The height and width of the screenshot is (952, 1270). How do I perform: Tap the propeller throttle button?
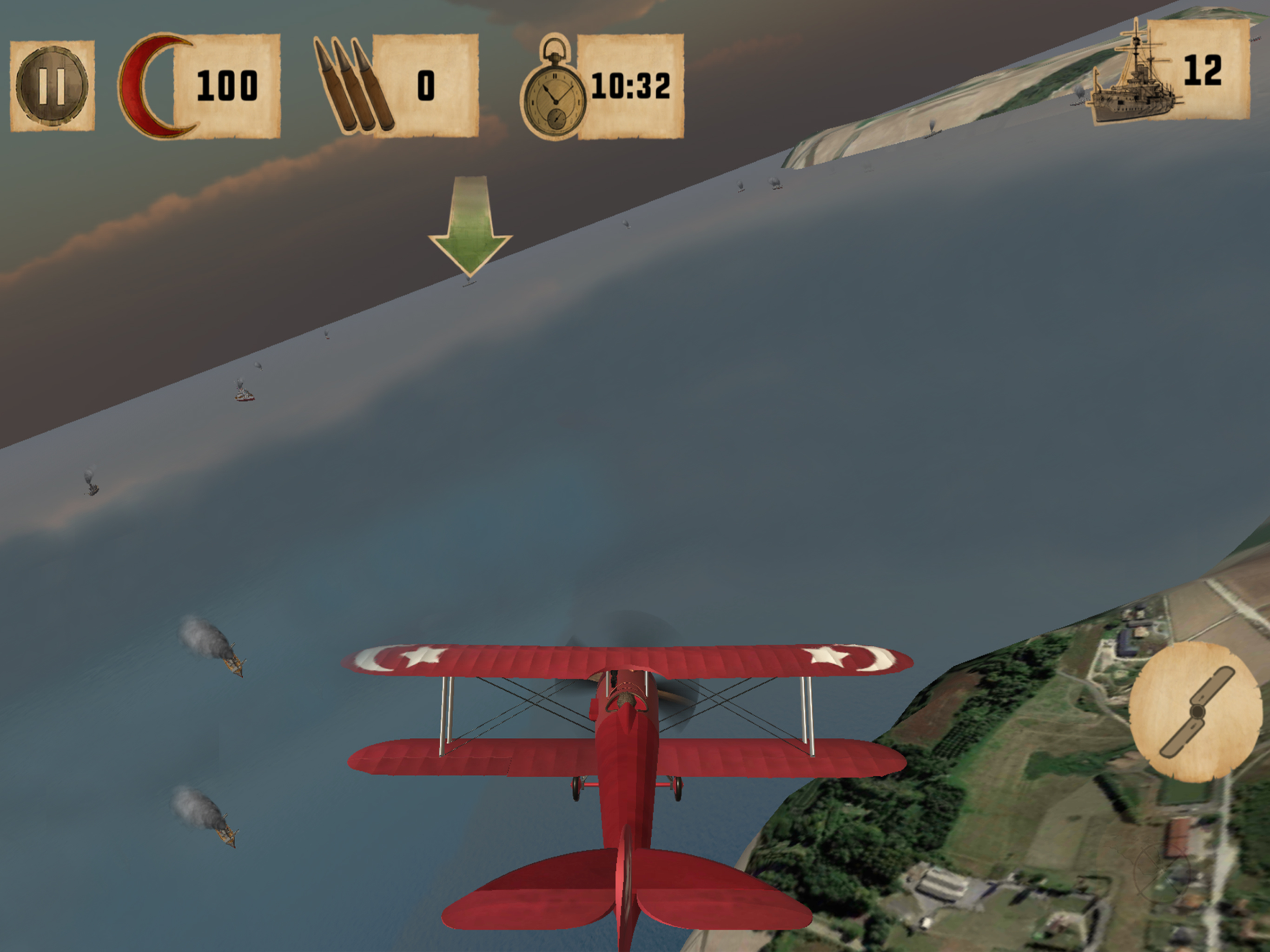click(1197, 712)
